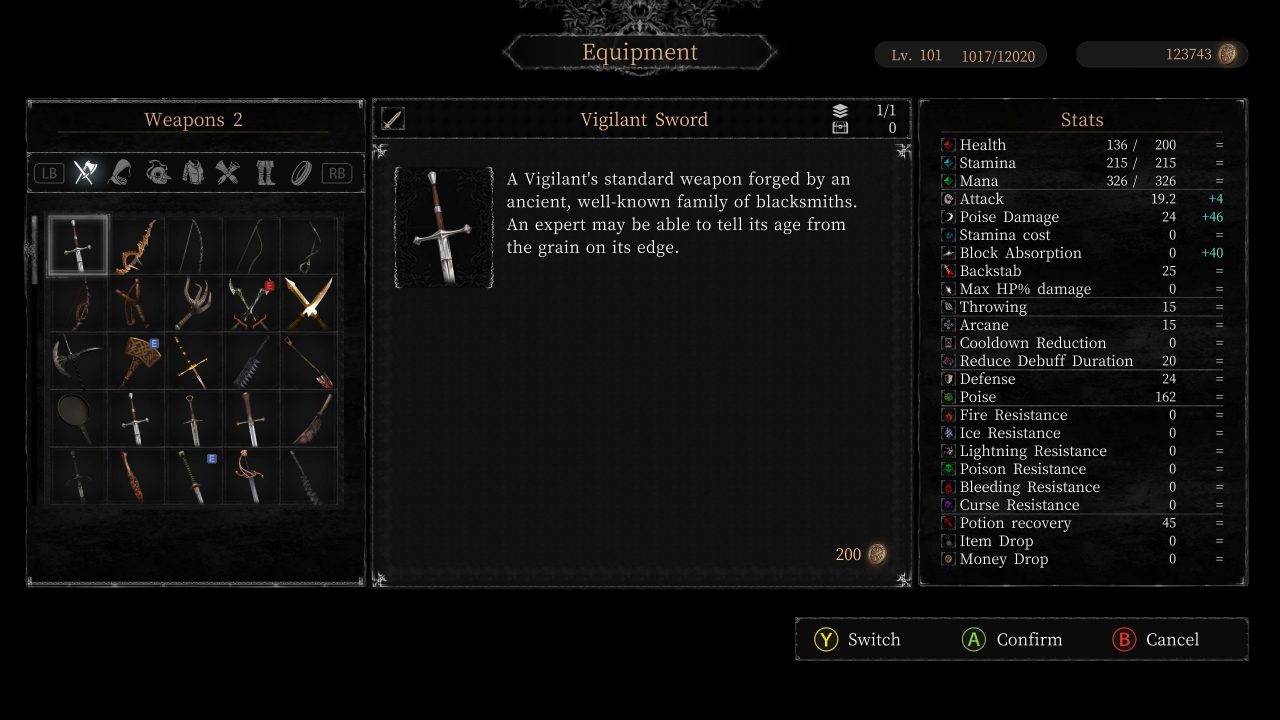
Task: Select the flaming orange bow slot
Action: [x=136, y=245]
